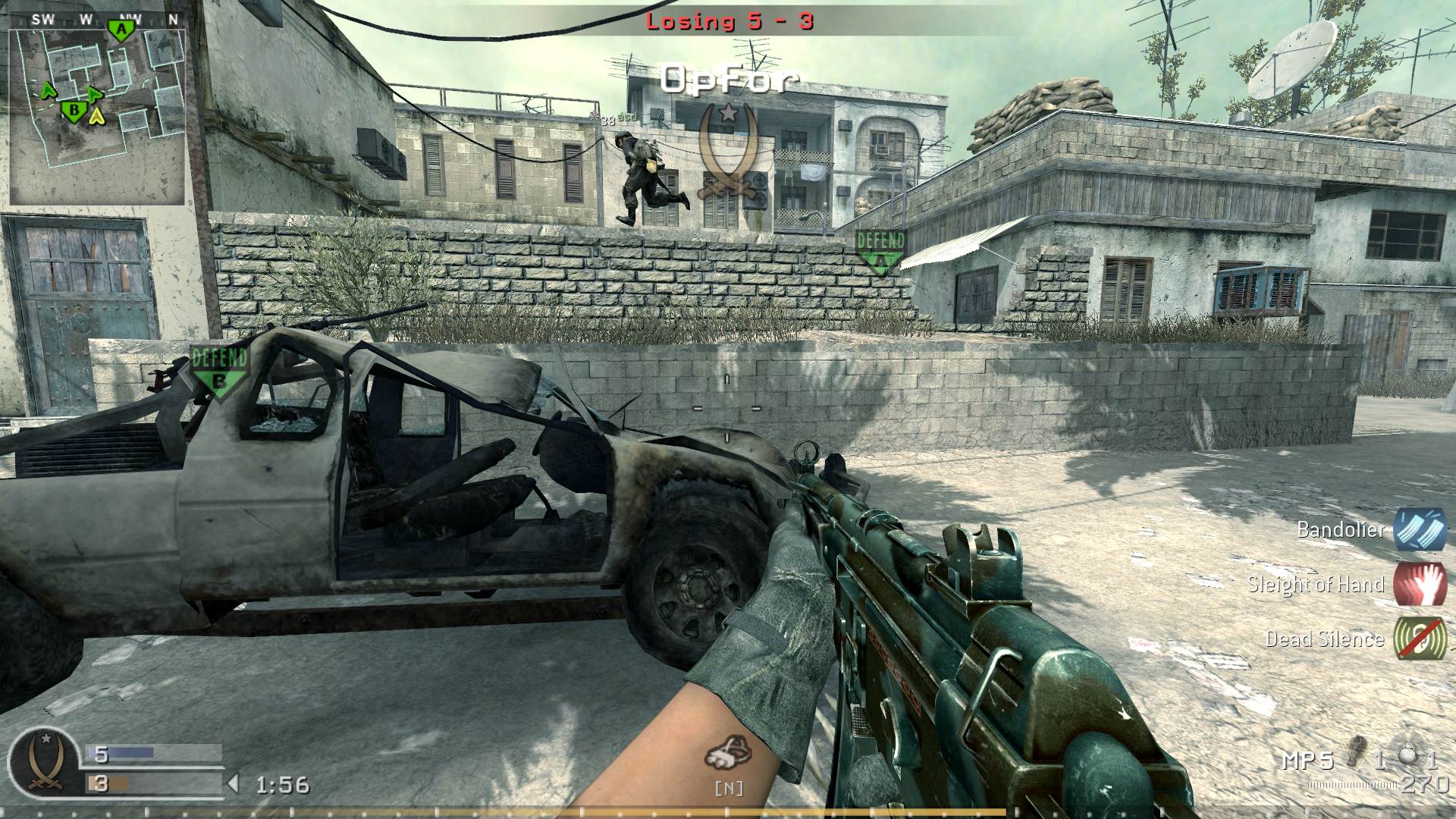Toggle the green A marker on the minimap

(120, 29)
